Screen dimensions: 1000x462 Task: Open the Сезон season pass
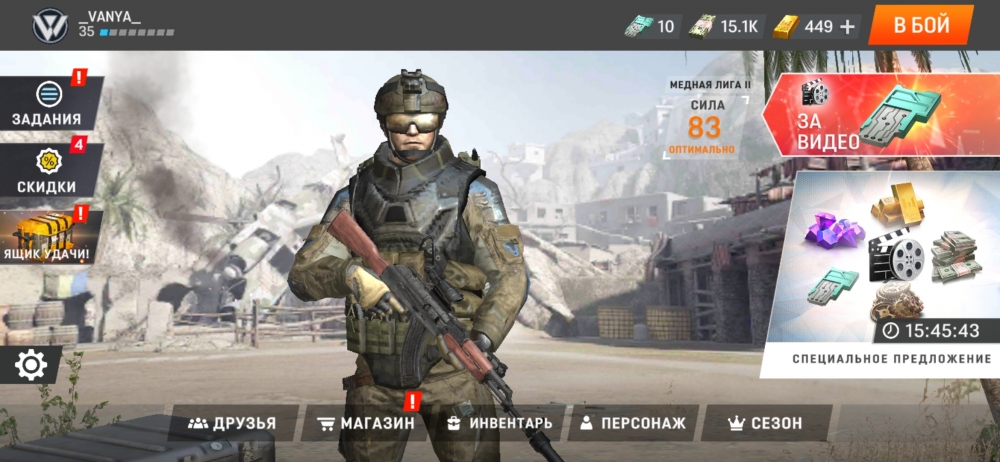[766, 423]
